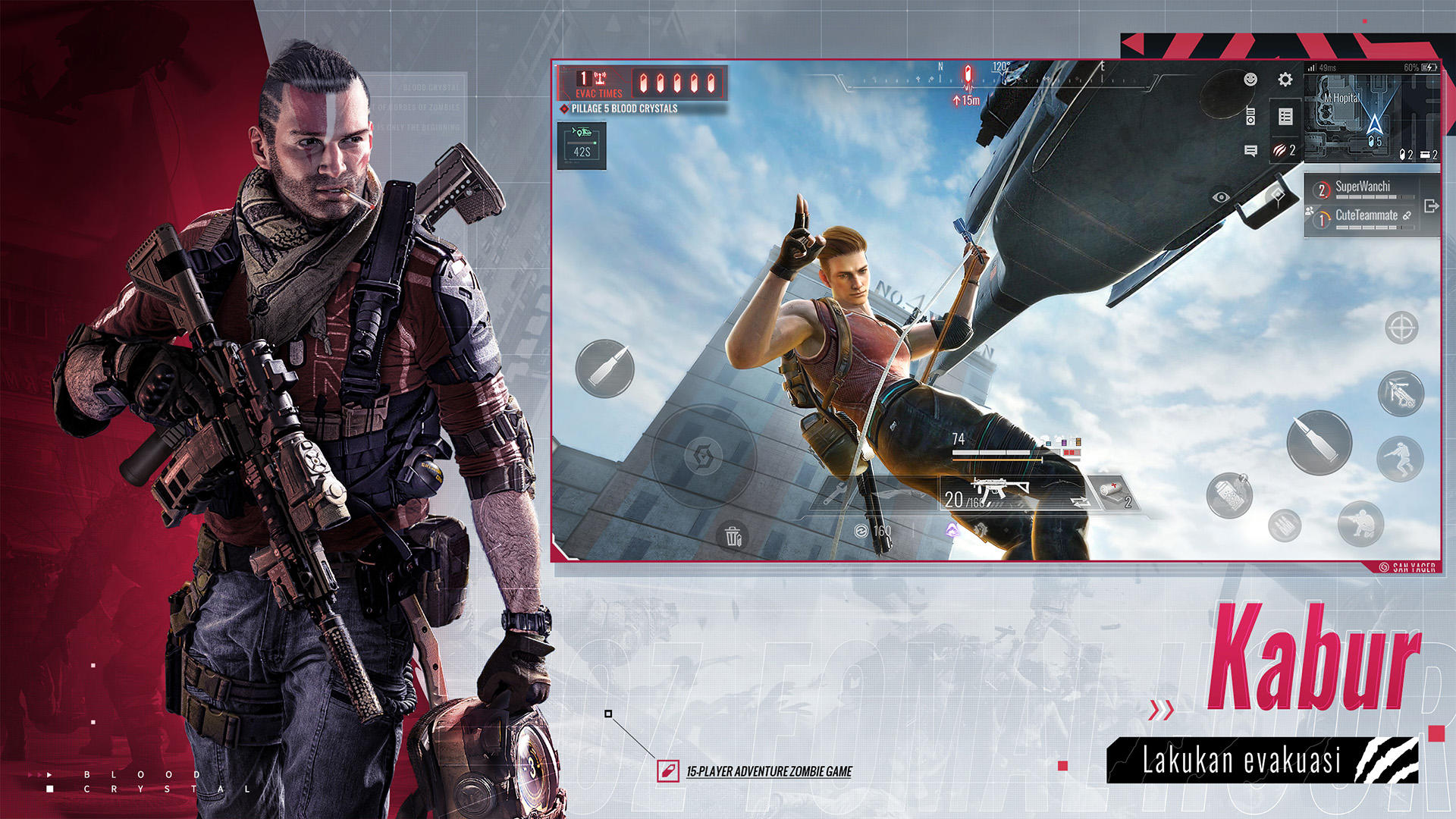
Task: Mute CuteTeammate via the link icon
Action: pos(1408,217)
